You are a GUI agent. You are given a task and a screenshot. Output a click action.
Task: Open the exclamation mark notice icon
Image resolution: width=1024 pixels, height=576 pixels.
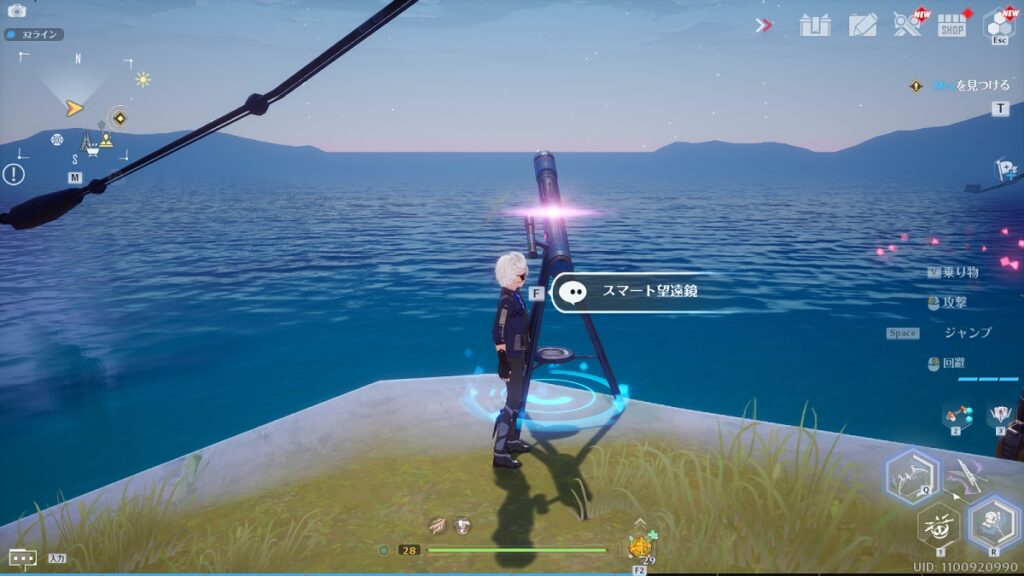(x=13, y=174)
